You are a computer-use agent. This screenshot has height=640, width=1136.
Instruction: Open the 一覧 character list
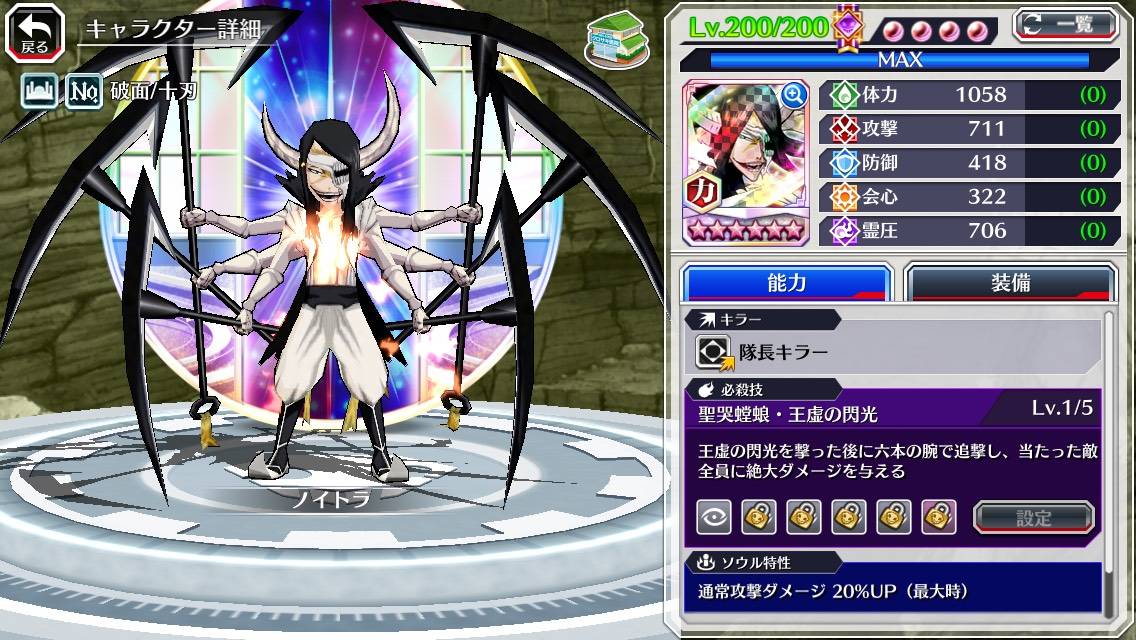1066,24
